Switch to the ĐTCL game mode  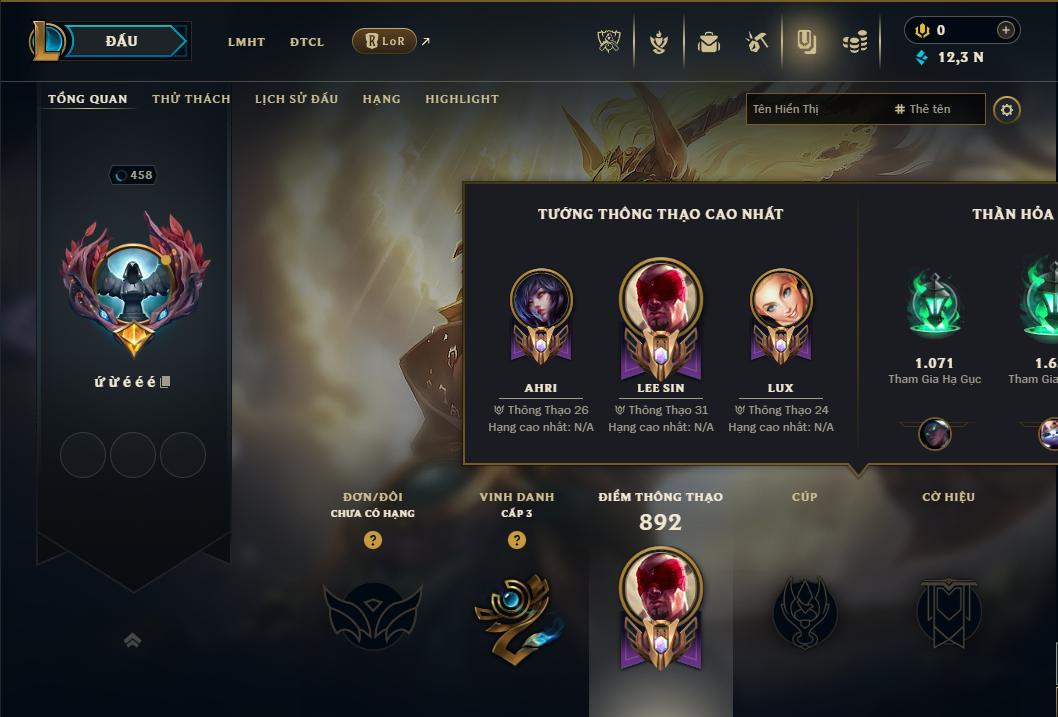click(307, 42)
